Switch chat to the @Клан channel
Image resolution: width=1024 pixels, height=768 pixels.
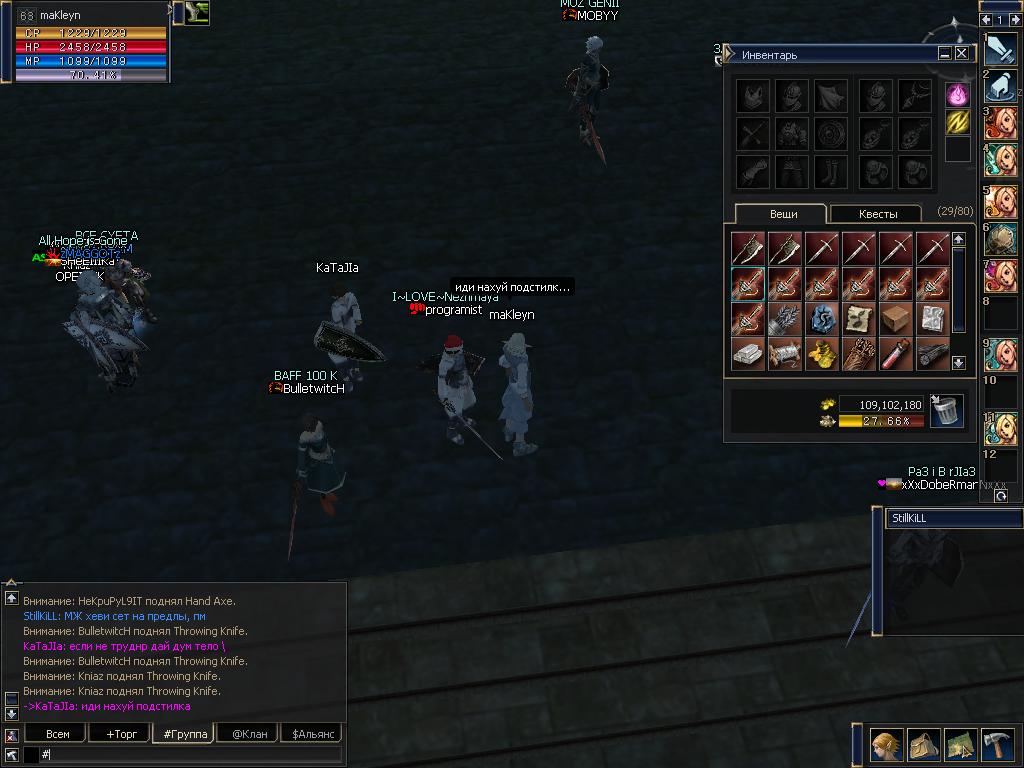249,733
